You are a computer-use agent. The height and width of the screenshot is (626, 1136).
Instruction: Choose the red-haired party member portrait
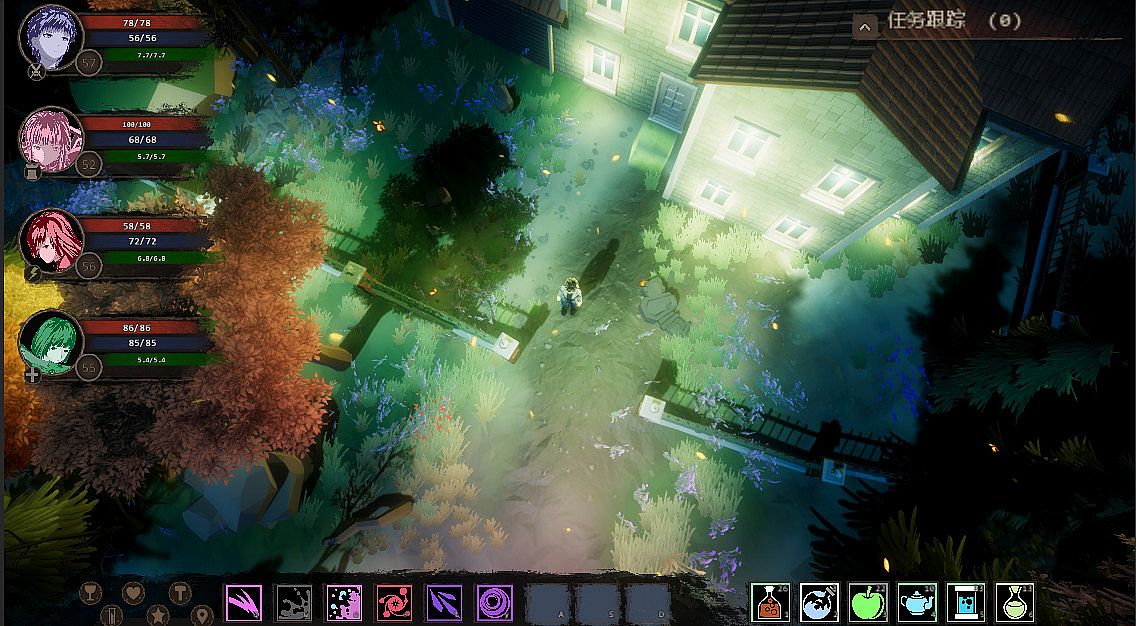tap(50, 241)
